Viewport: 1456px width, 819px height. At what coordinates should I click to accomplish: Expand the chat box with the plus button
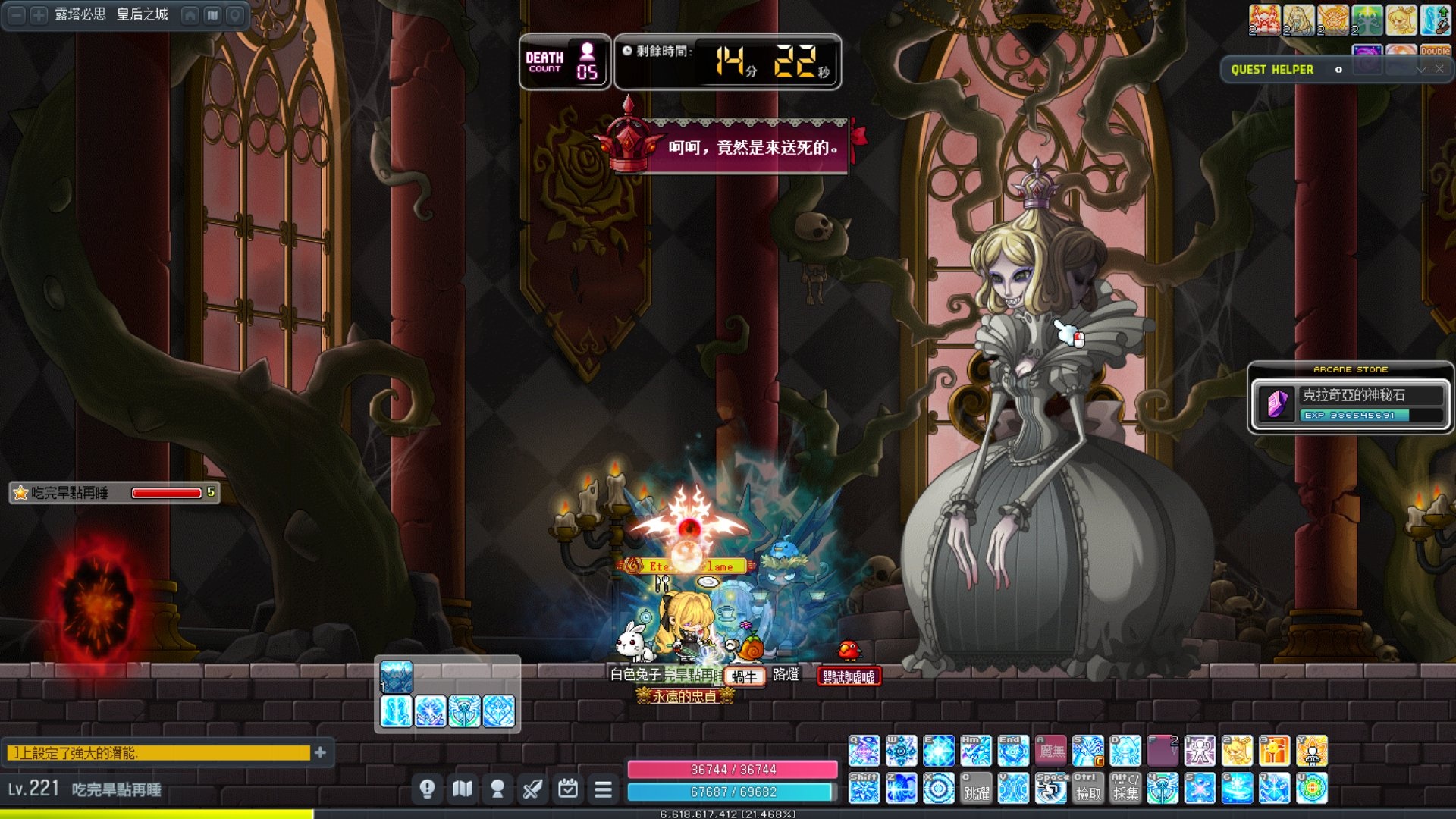coord(320,752)
